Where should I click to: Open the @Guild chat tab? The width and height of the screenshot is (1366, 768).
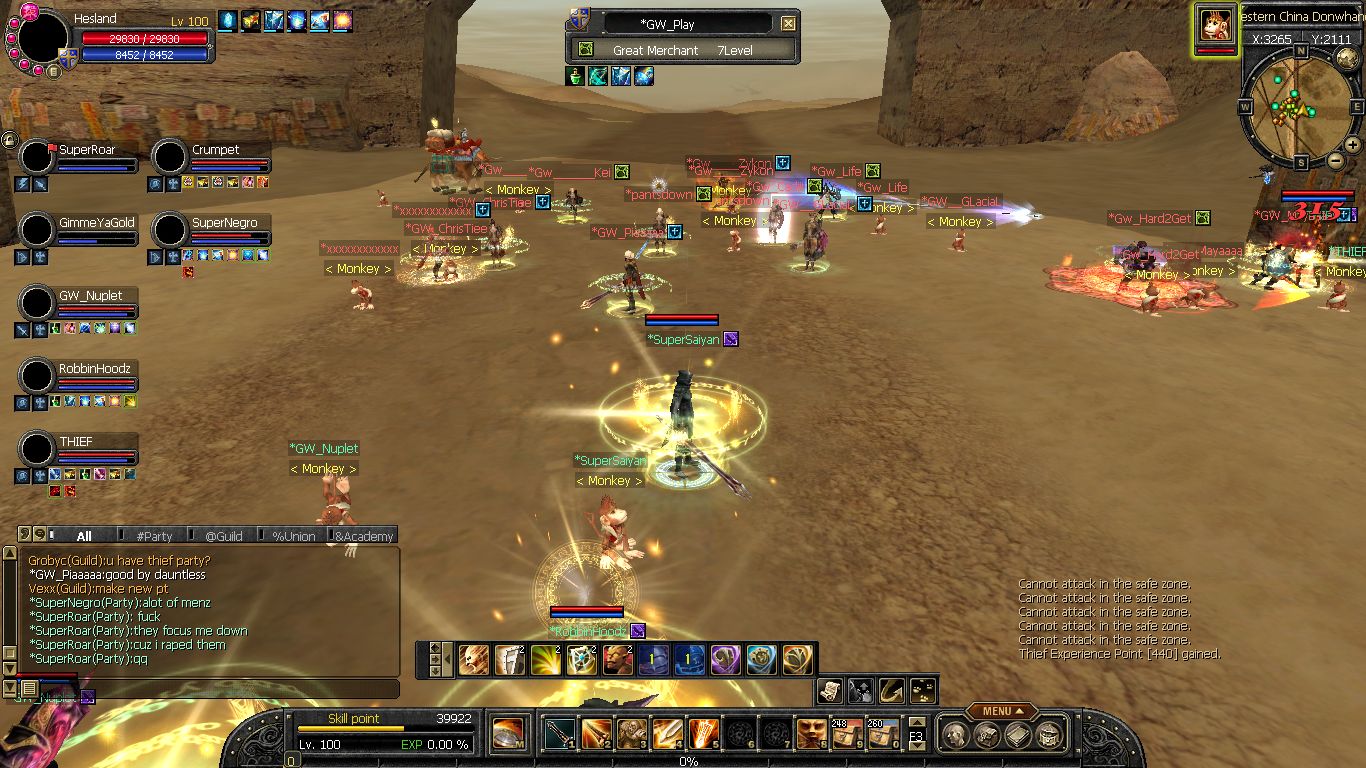224,536
